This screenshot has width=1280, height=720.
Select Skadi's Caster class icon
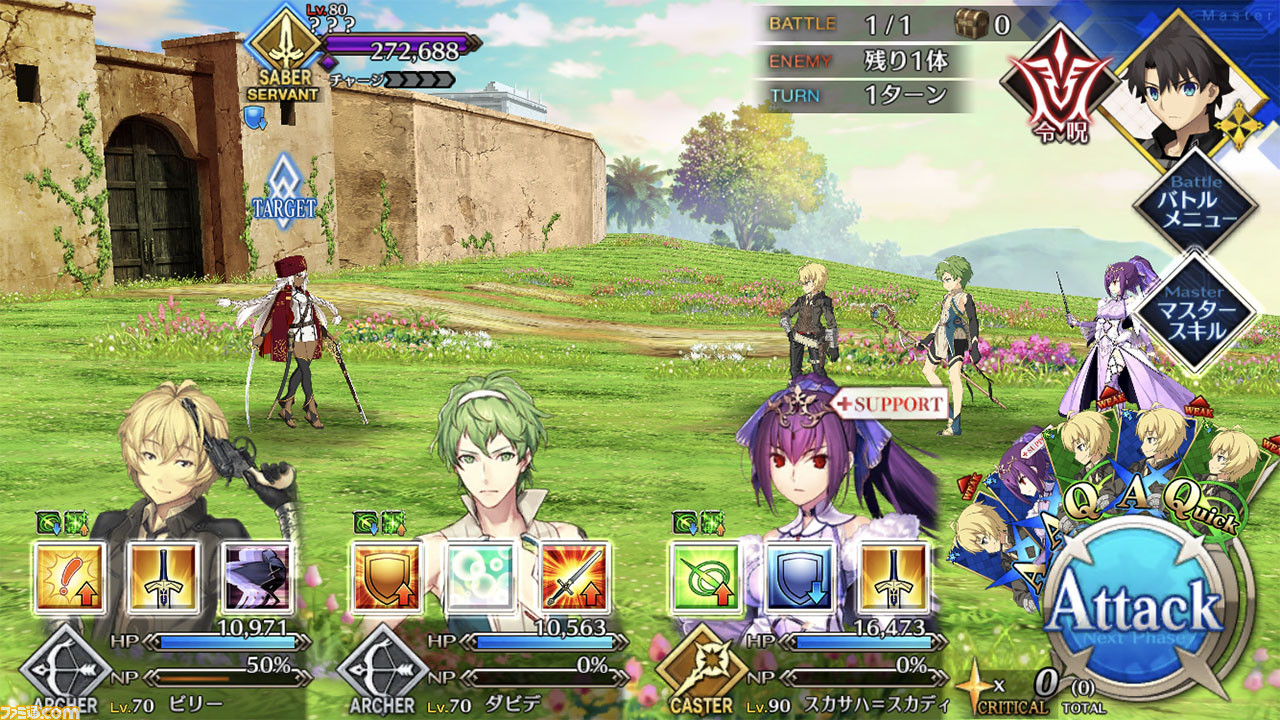point(700,668)
